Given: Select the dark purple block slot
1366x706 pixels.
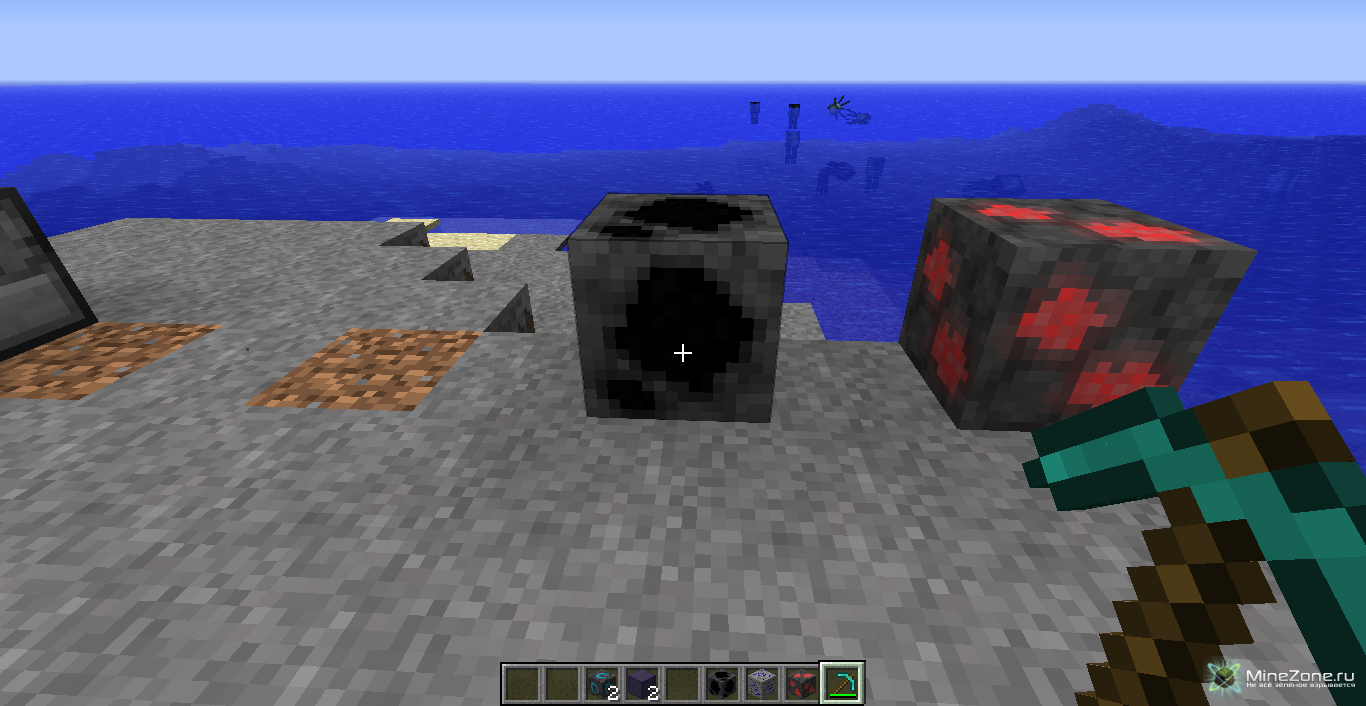Looking at the screenshot, I should click(642, 684).
